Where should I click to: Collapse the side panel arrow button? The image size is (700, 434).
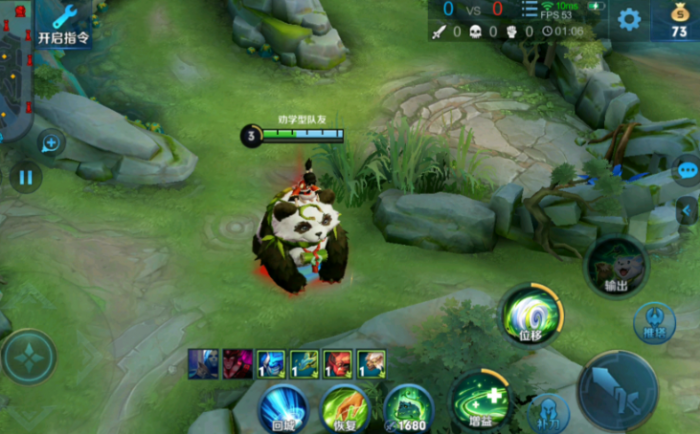(x=688, y=209)
